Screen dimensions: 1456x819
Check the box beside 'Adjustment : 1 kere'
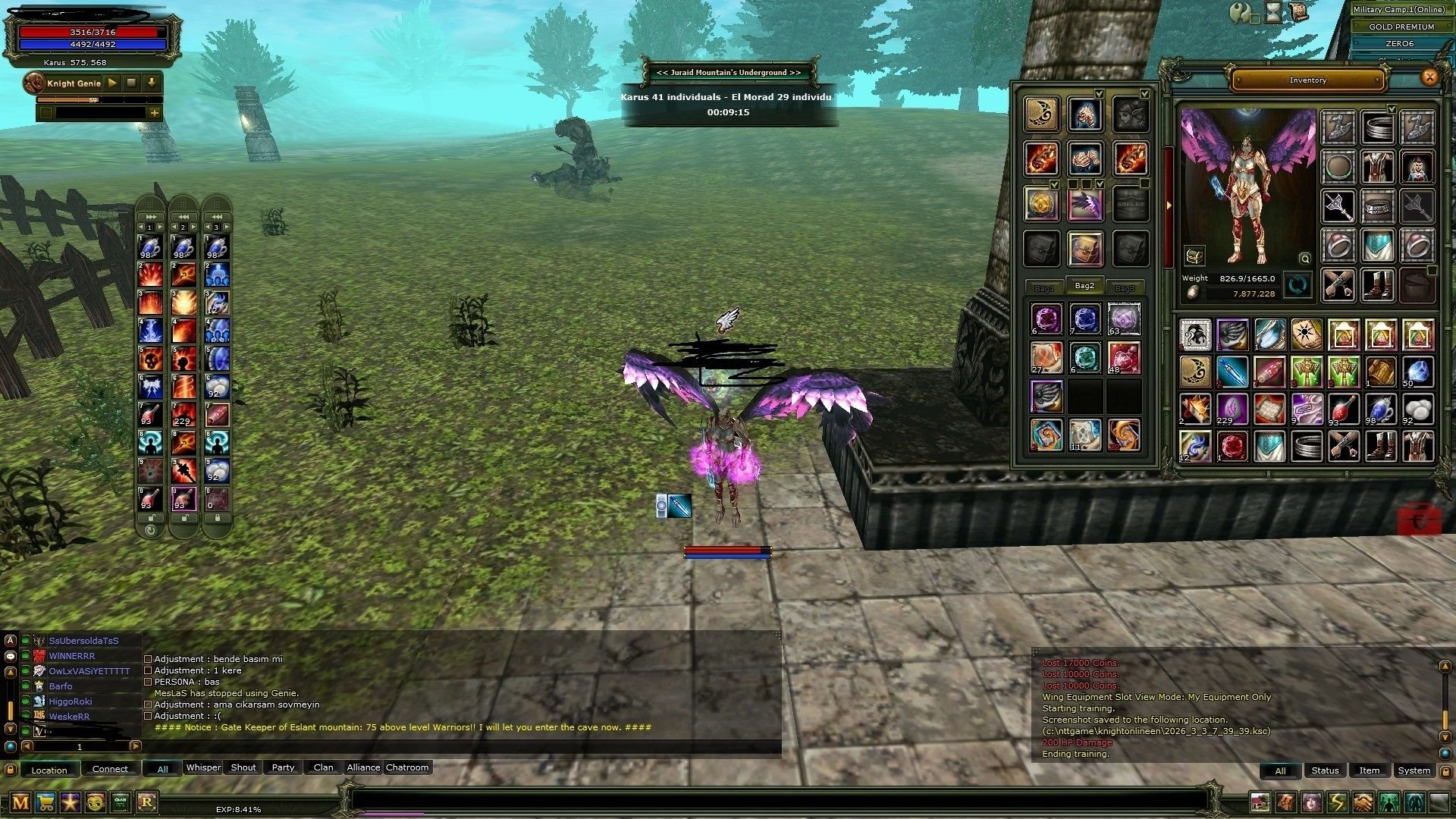(x=147, y=670)
